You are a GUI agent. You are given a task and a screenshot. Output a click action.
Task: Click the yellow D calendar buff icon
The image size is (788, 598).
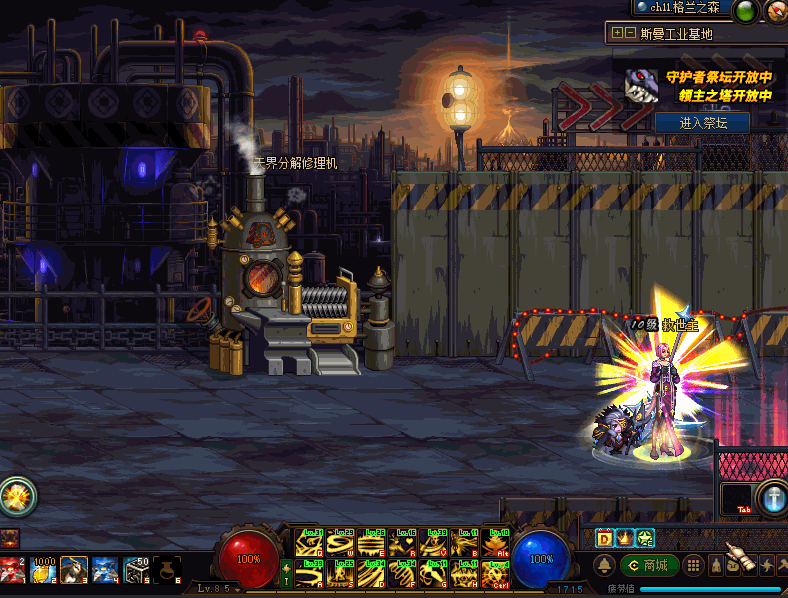[x=604, y=537]
